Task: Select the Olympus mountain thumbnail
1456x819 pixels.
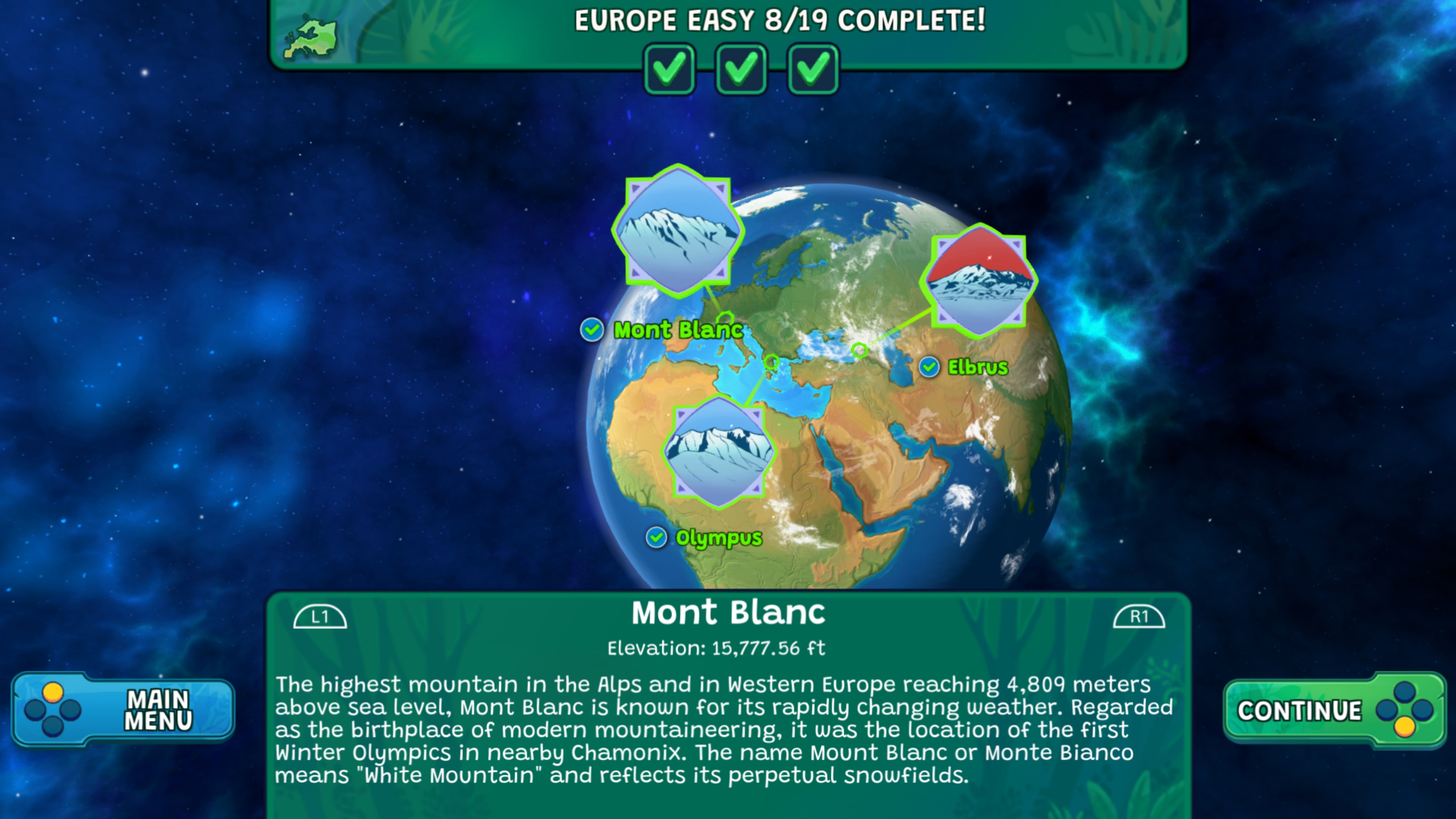Action: 719,452
